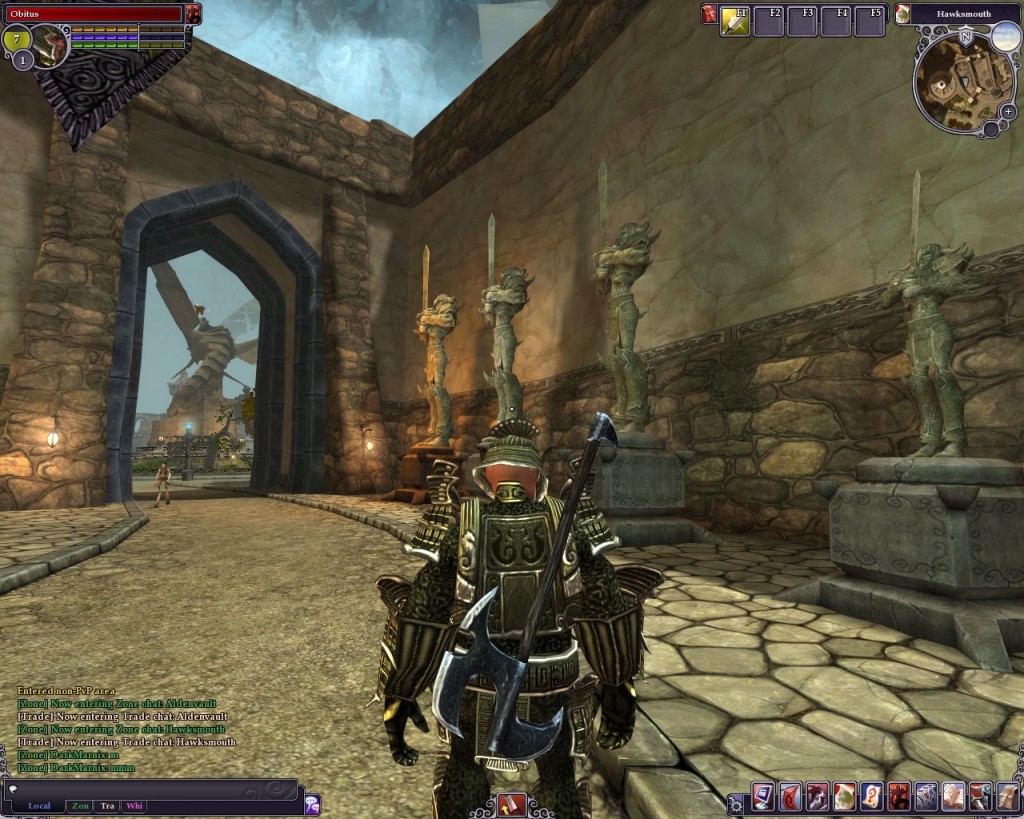Switch to the Local chat tab
The height and width of the screenshot is (819, 1024).
tap(39, 806)
